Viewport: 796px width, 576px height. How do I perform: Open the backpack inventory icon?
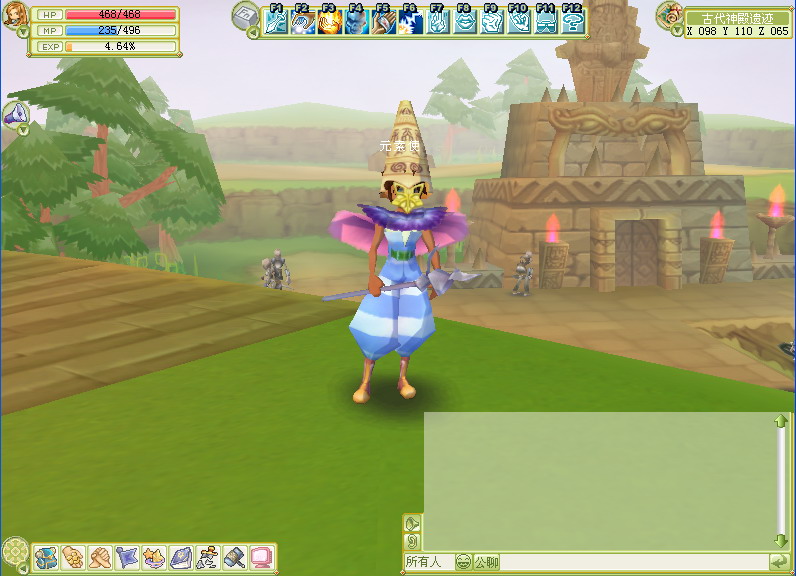[45, 556]
